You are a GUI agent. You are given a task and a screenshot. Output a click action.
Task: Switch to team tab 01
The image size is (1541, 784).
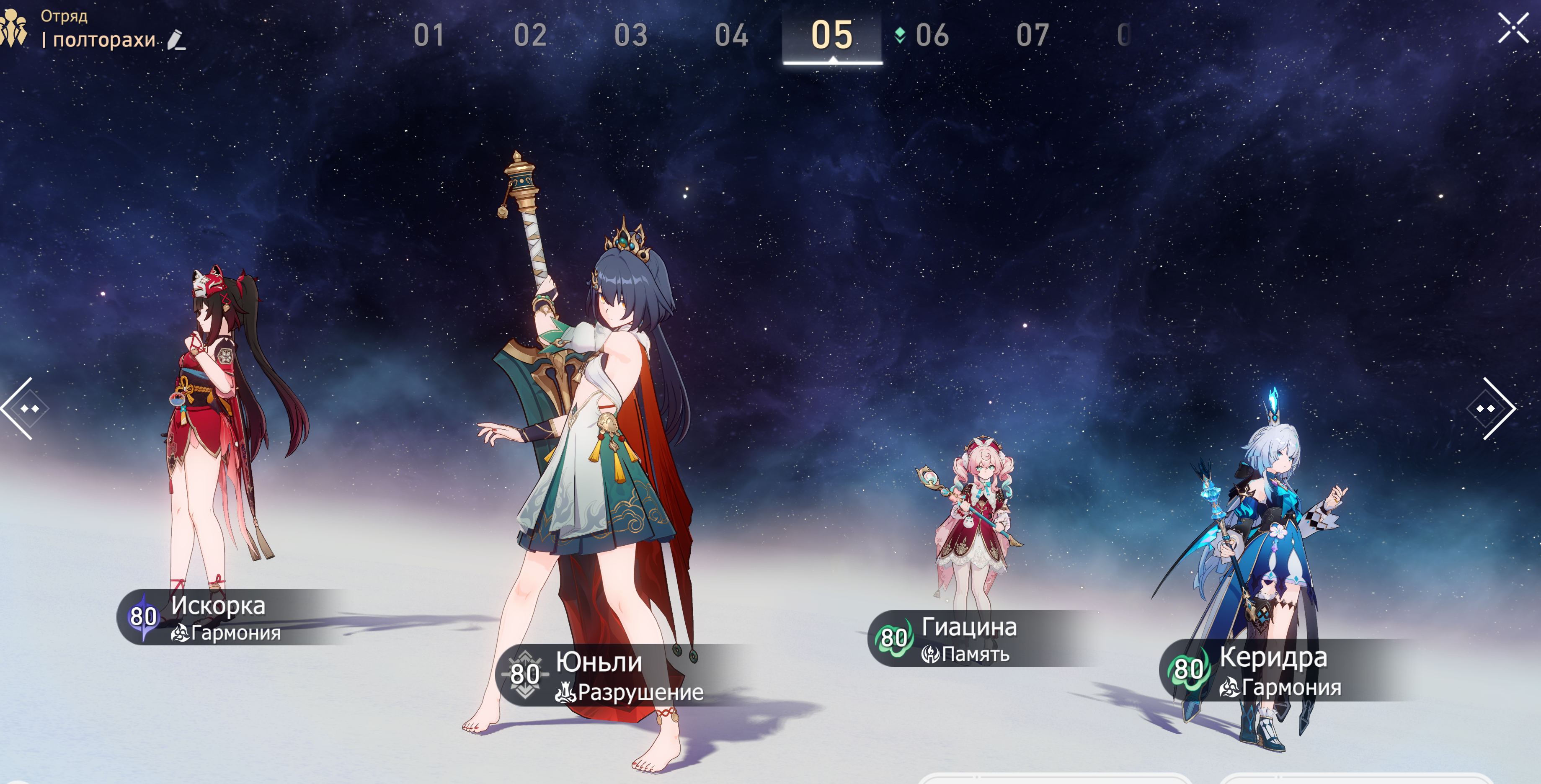click(x=428, y=35)
